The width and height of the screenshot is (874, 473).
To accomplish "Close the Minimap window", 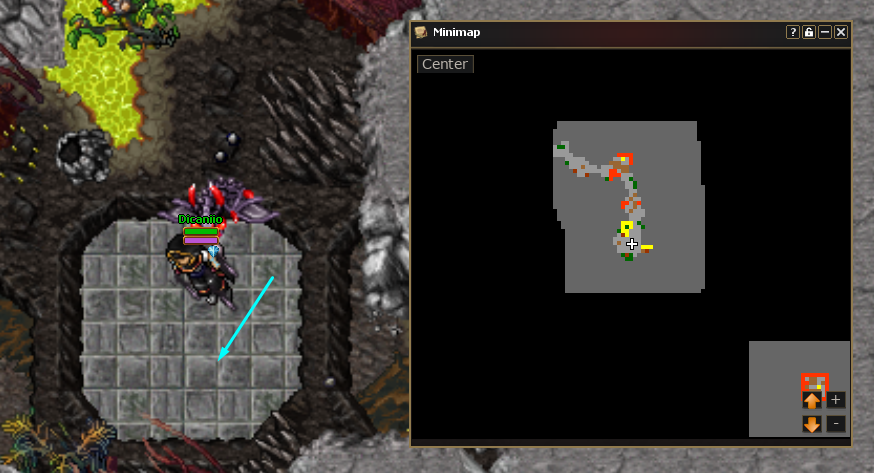I will point(841,32).
